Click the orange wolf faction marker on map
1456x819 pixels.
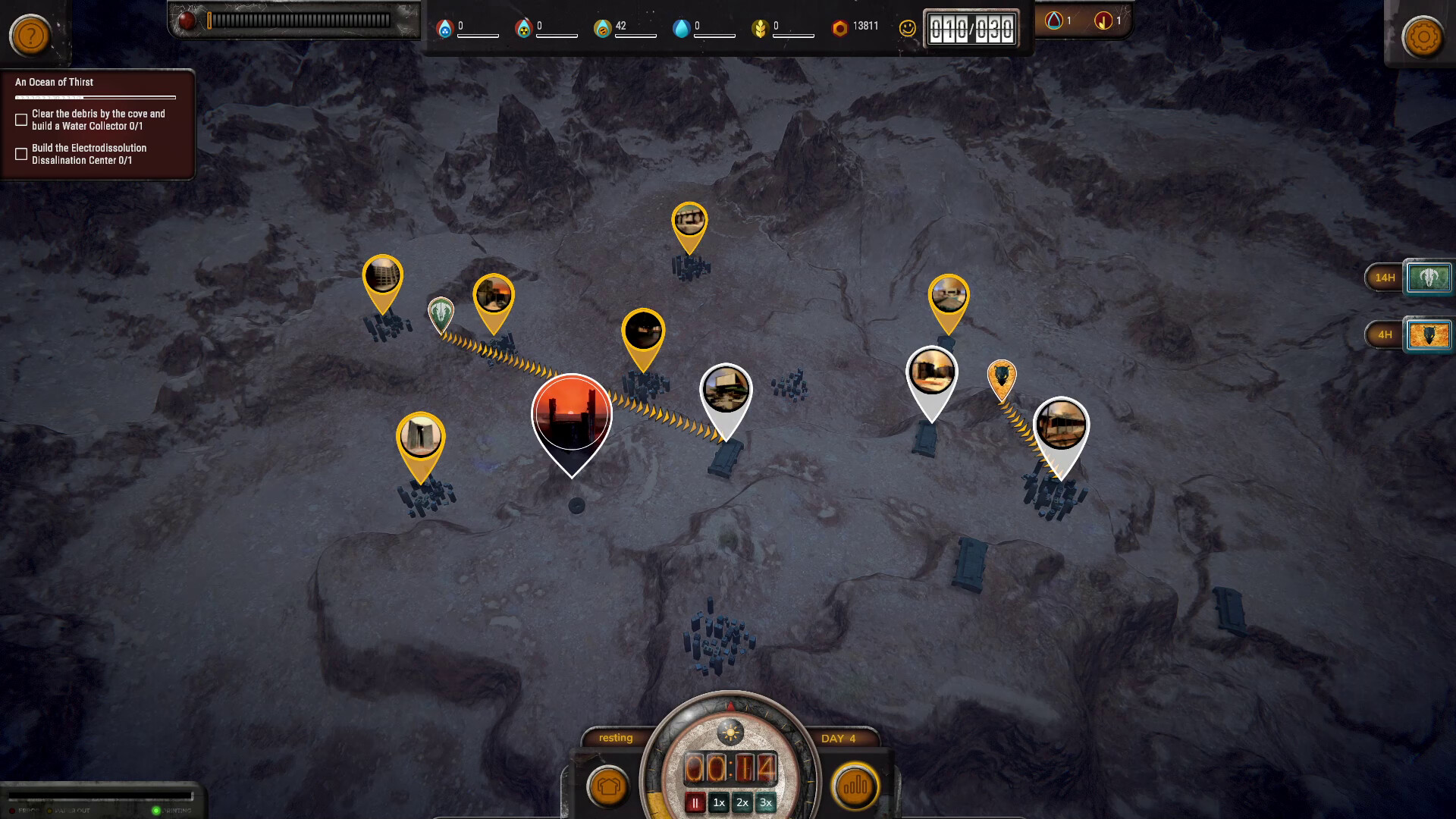click(1002, 377)
